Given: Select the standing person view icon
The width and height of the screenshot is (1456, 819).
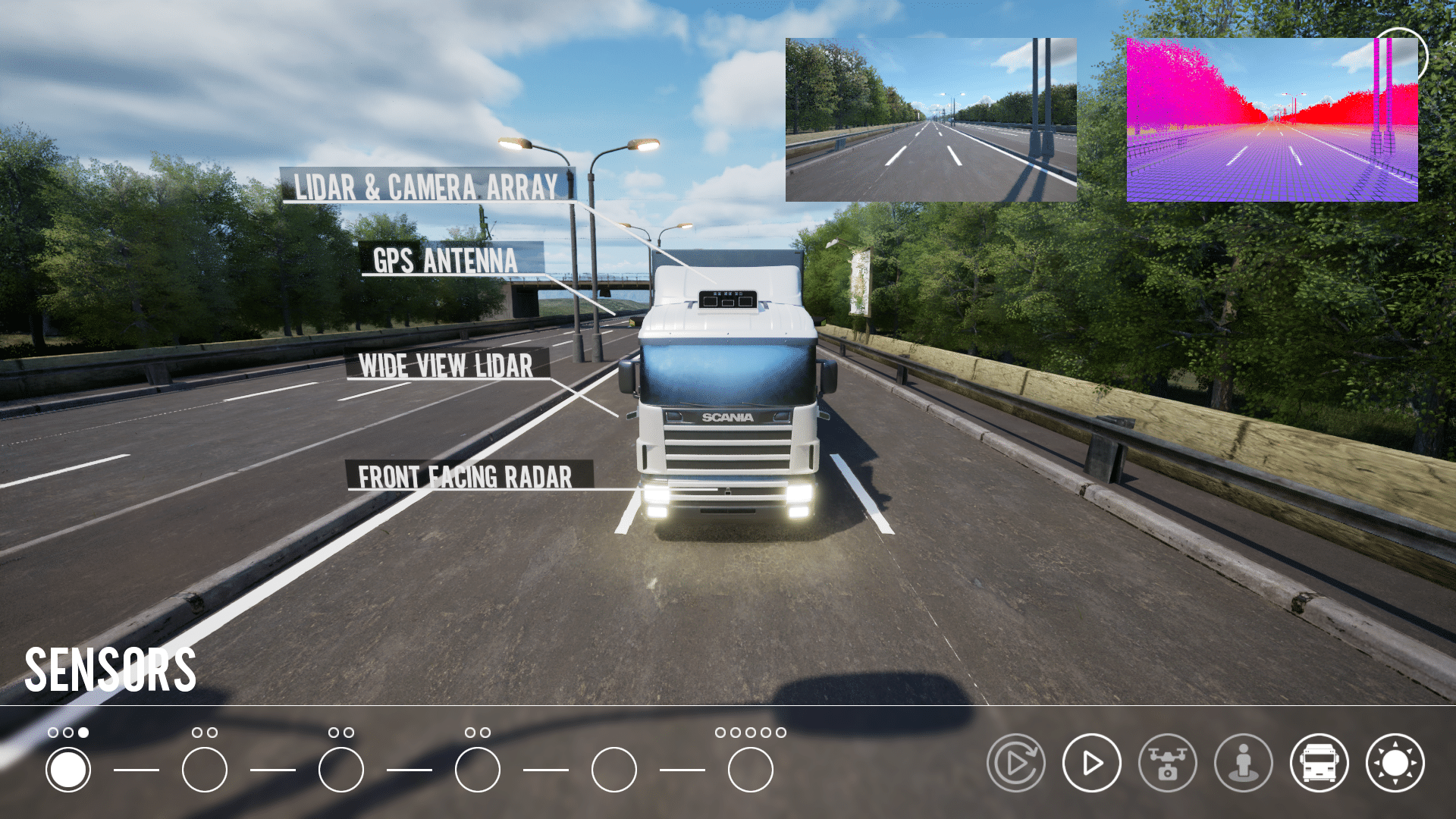Looking at the screenshot, I should [1243, 763].
